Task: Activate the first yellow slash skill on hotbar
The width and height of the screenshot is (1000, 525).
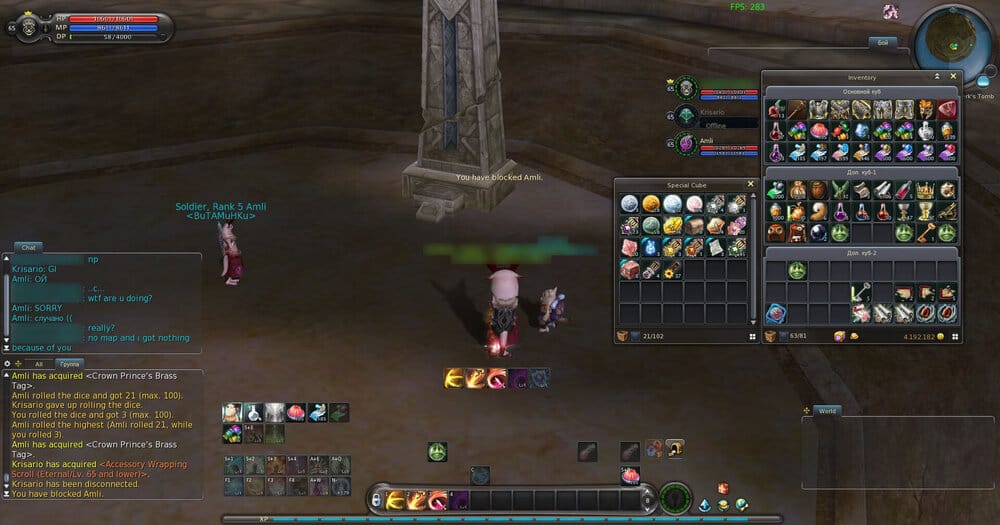Action: click(x=394, y=499)
